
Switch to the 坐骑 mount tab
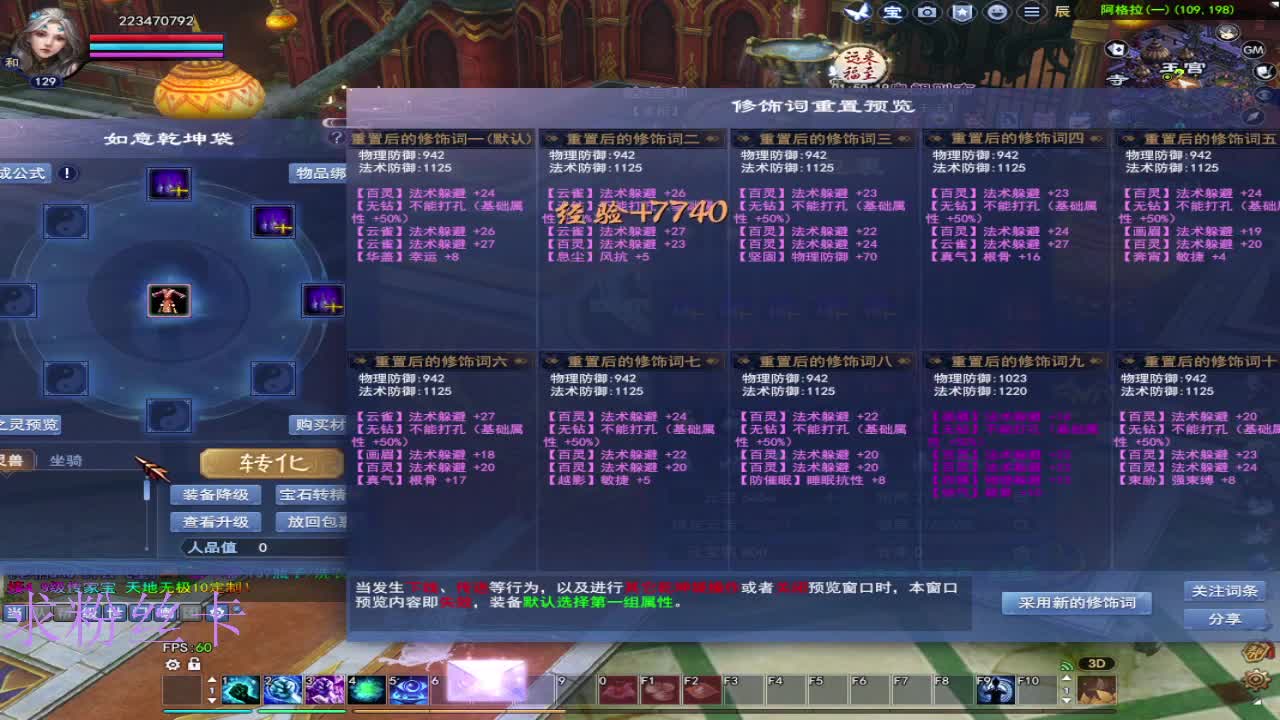64,462
